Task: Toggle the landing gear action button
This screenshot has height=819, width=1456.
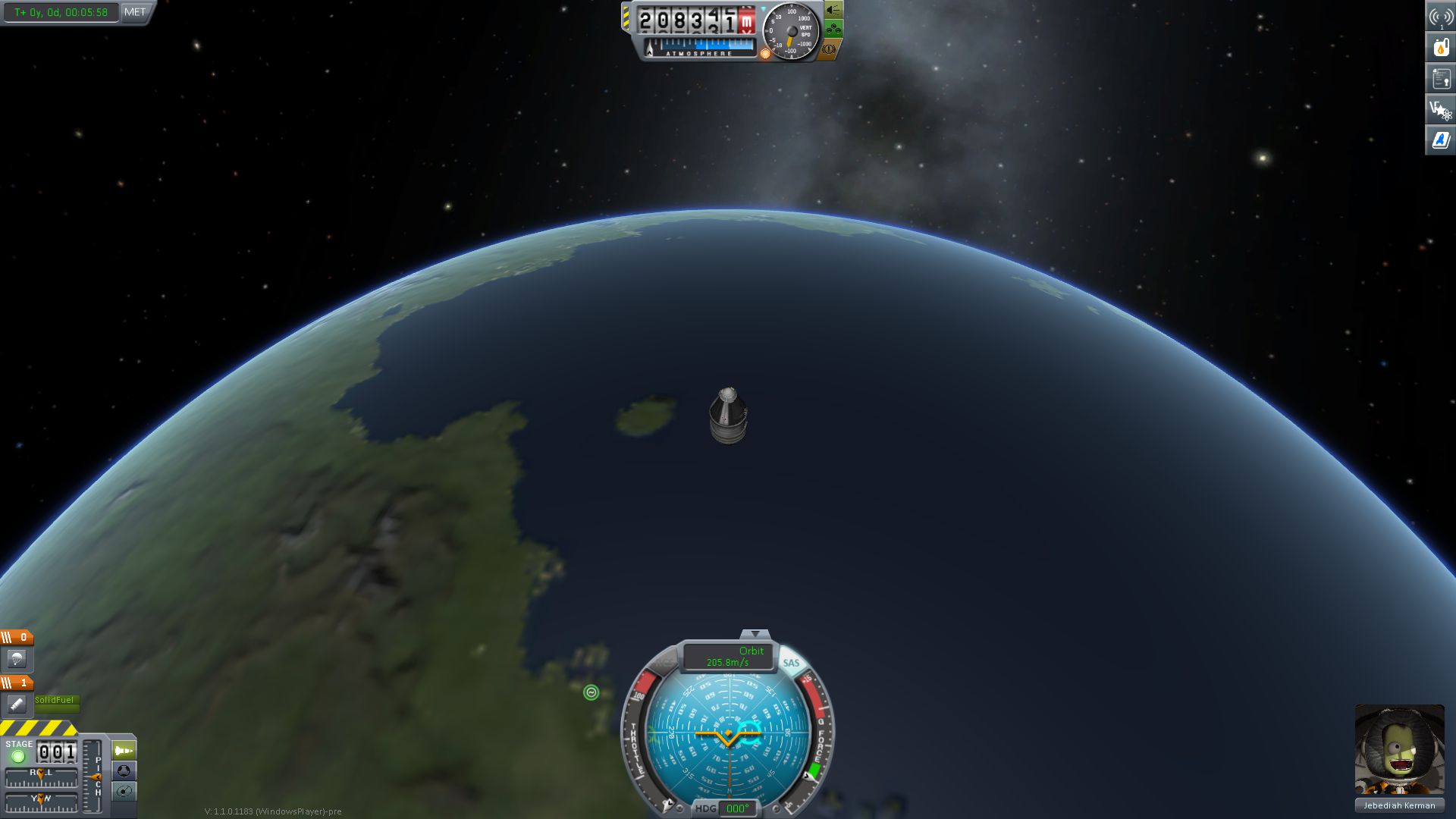Action: 833,30
